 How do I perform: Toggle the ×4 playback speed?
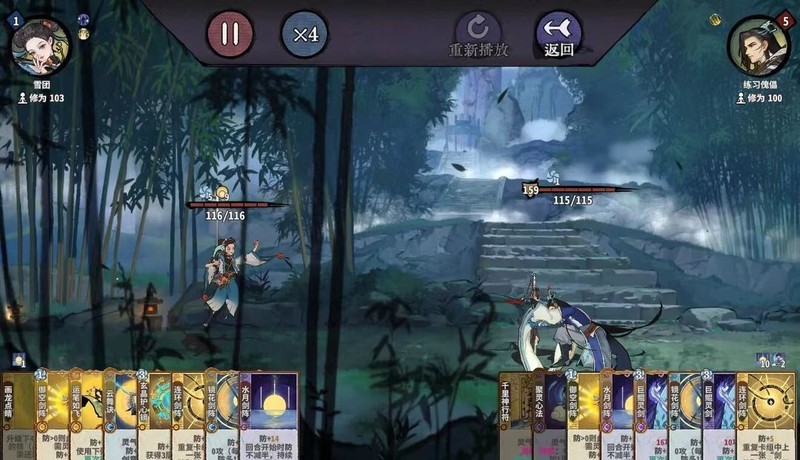[305, 34]
